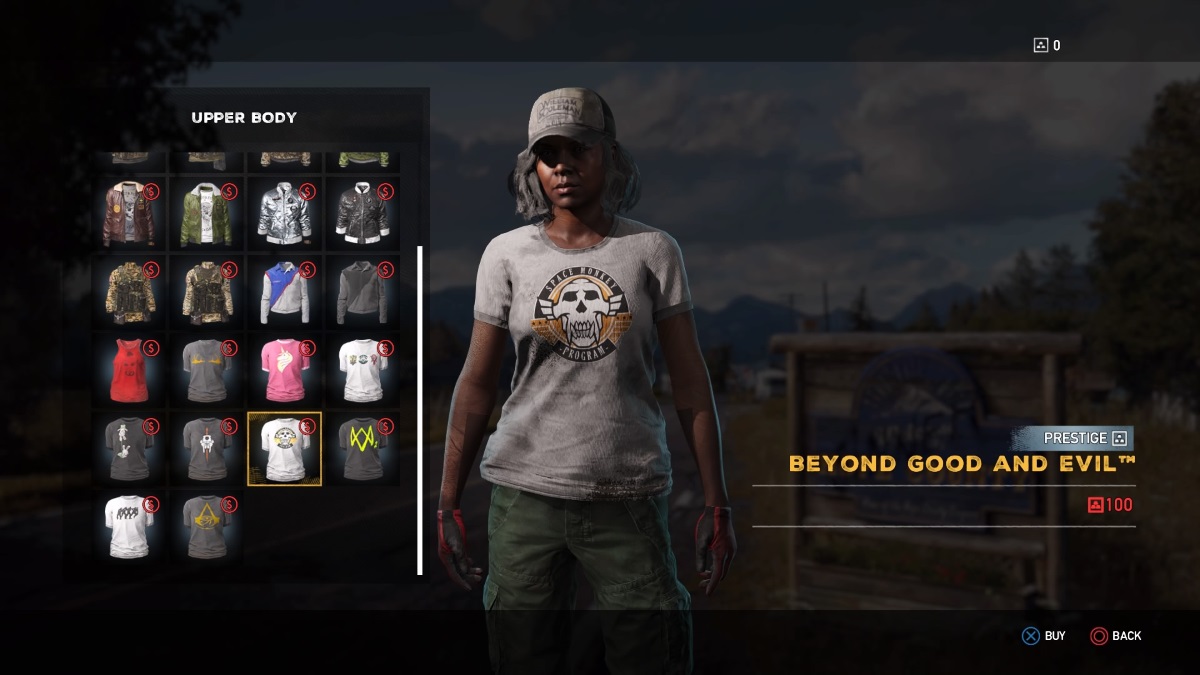Image resolution: width=1200 pixels, height=675 pixels.
Task: Select the blue and white diagonal jacket
Action: pyautogui.click(x=285, y=292)
